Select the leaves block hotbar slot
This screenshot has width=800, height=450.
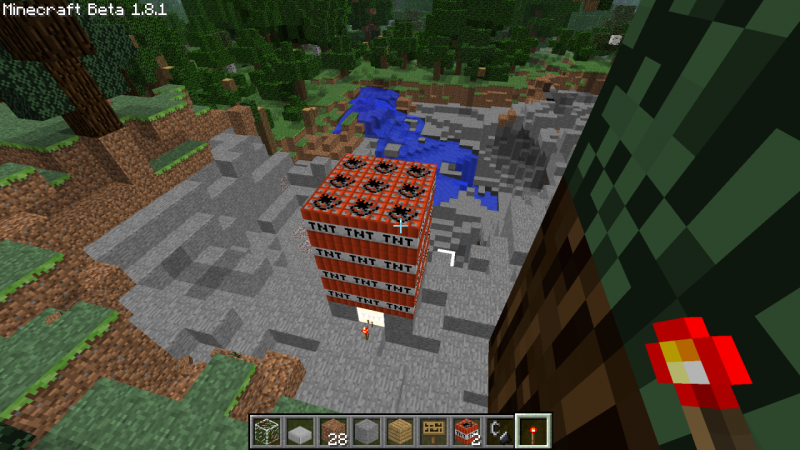(x=265, y=431)
